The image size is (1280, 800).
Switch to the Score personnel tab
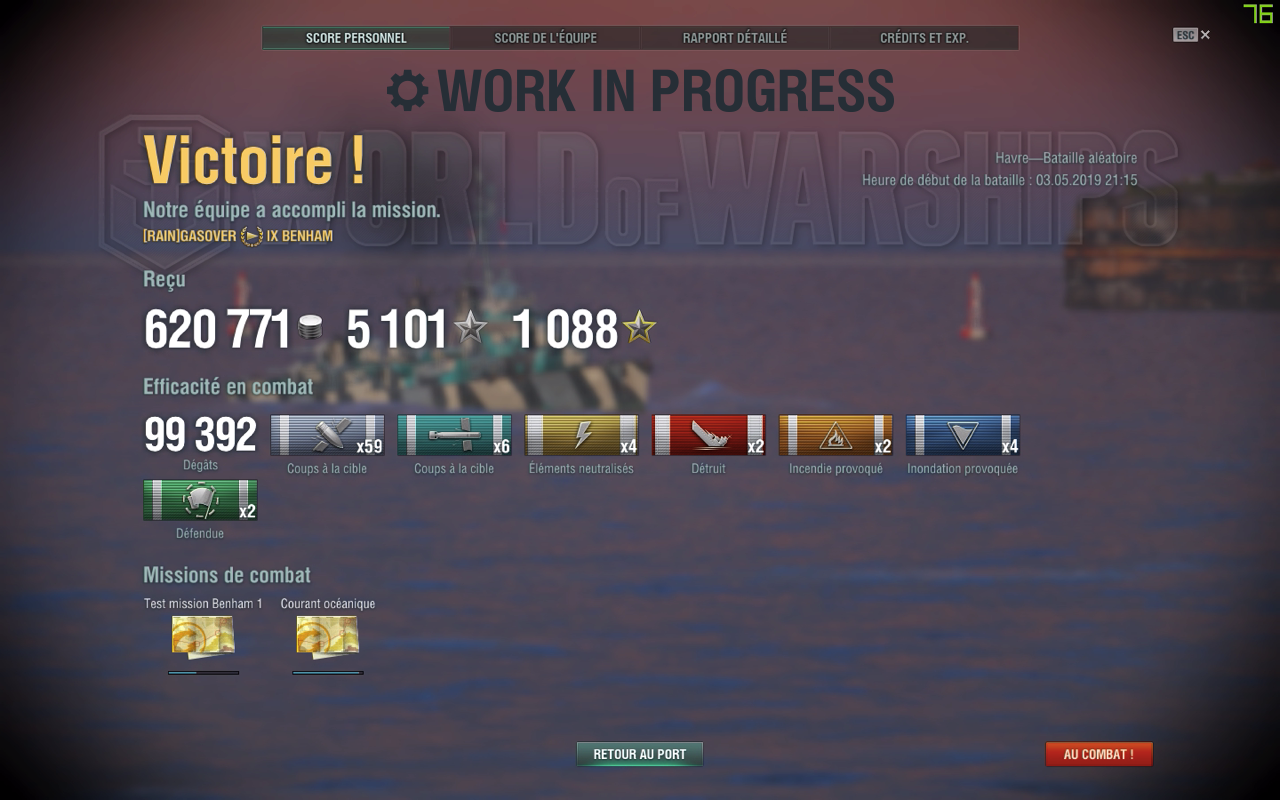[x=356, y=38]
